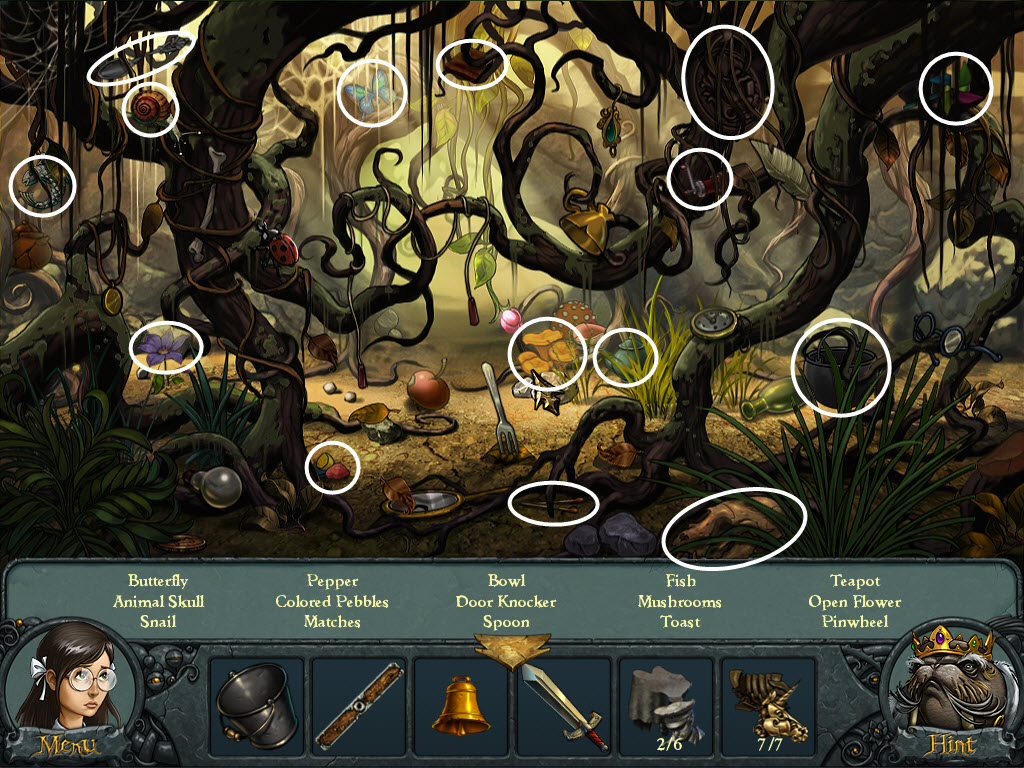The image size is (1024, 768).
Task: Select the wooden plank inventory item
Action: tap(359, 706)
